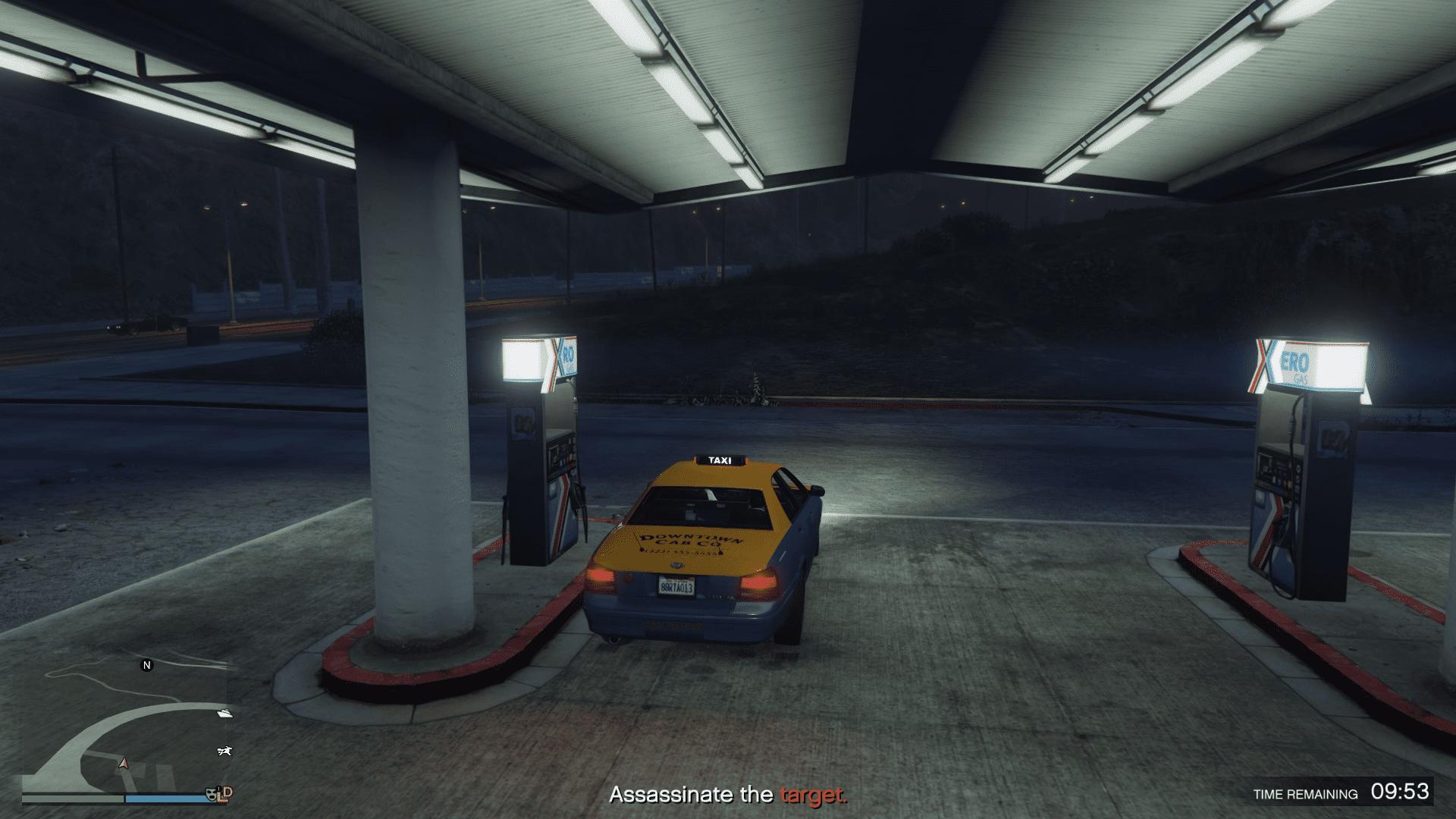
Task: Select the LD blip on the minimap
Action: tap(224, 793)
